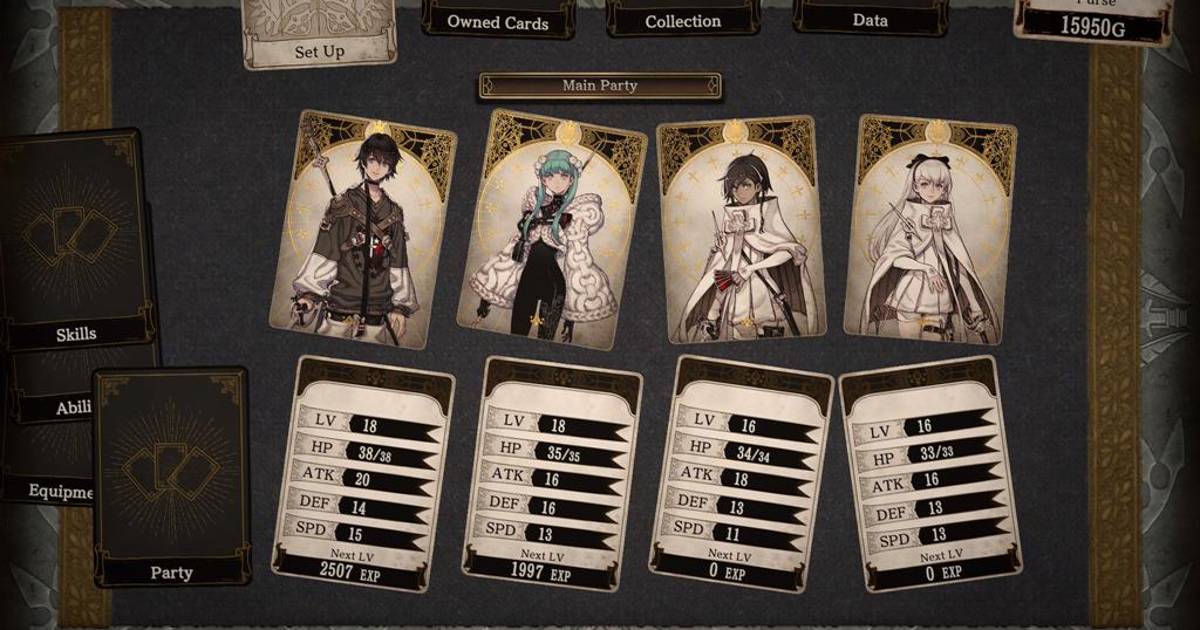1200x630 pixels.
Task: Switch to the Owned Cards tab
Action: 497,21
